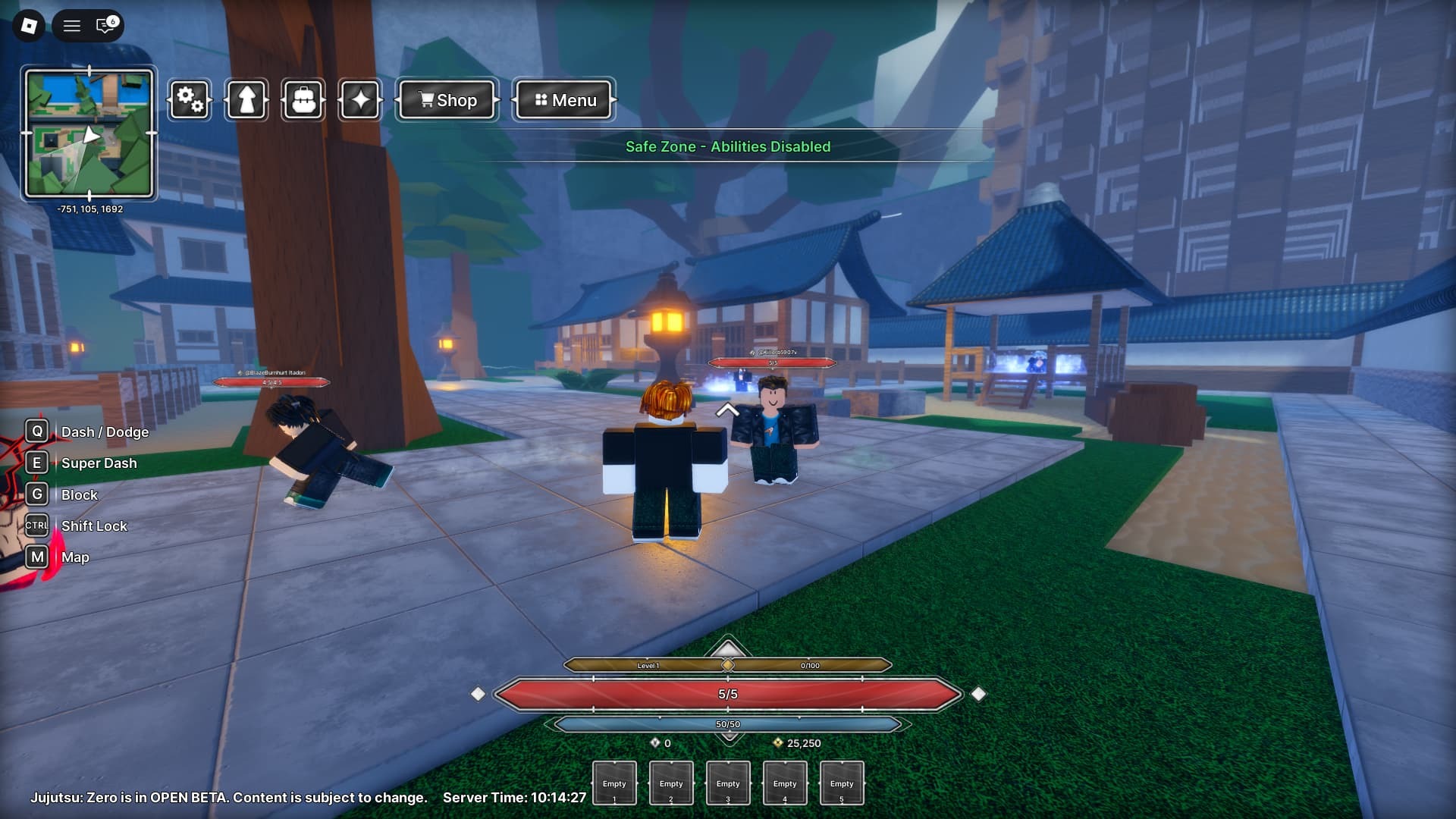Open the Menu button
Viewport: 1456px width, 819px height.
564,100
